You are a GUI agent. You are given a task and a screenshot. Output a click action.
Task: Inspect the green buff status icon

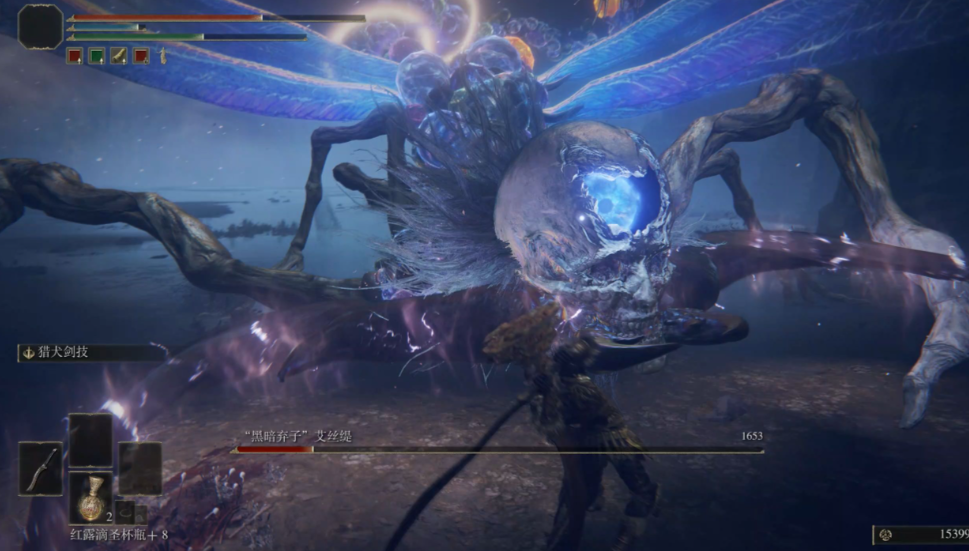(97, 56)
